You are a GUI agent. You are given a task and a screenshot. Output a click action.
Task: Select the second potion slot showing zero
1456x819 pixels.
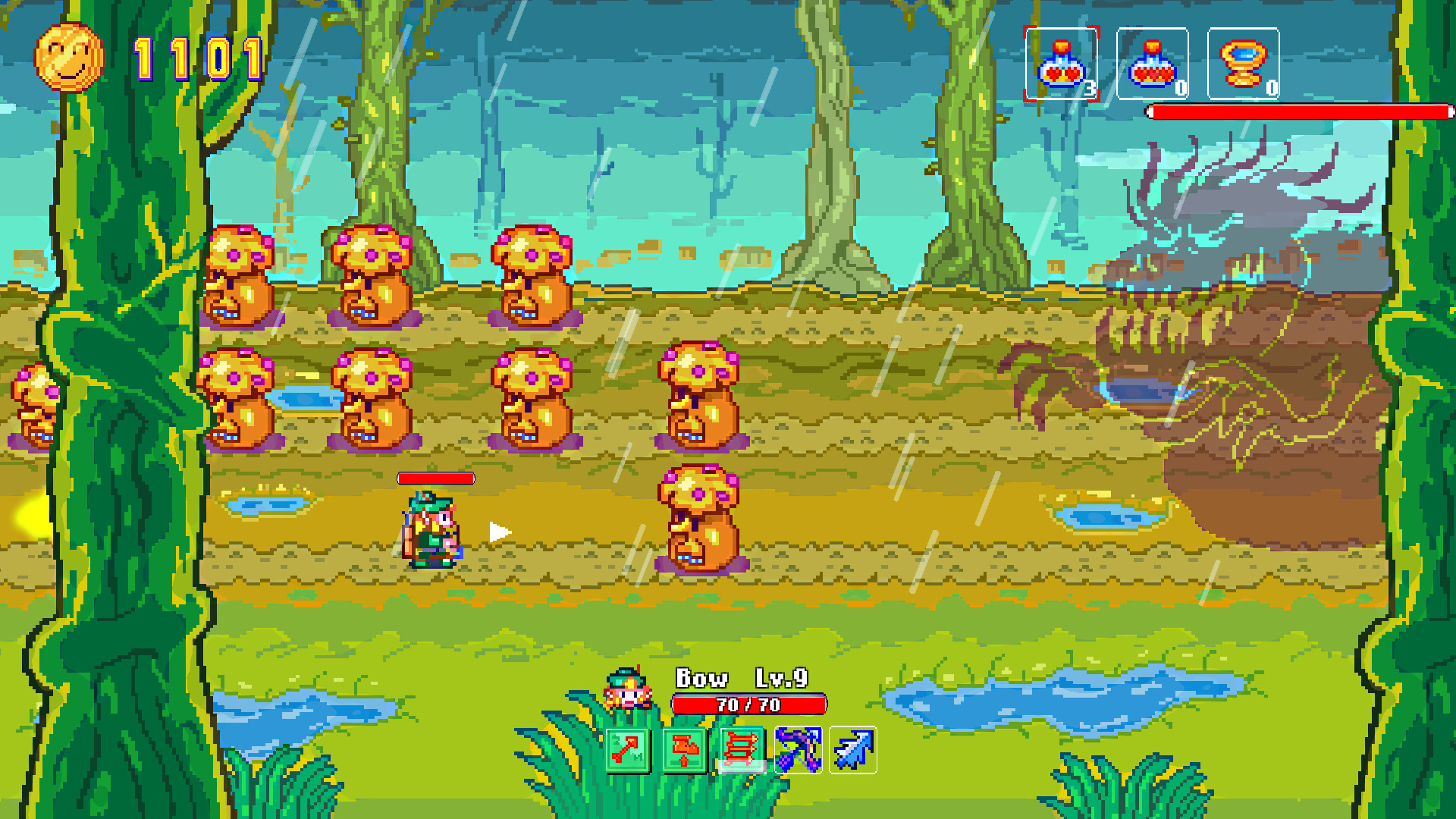click(1151, 64)
